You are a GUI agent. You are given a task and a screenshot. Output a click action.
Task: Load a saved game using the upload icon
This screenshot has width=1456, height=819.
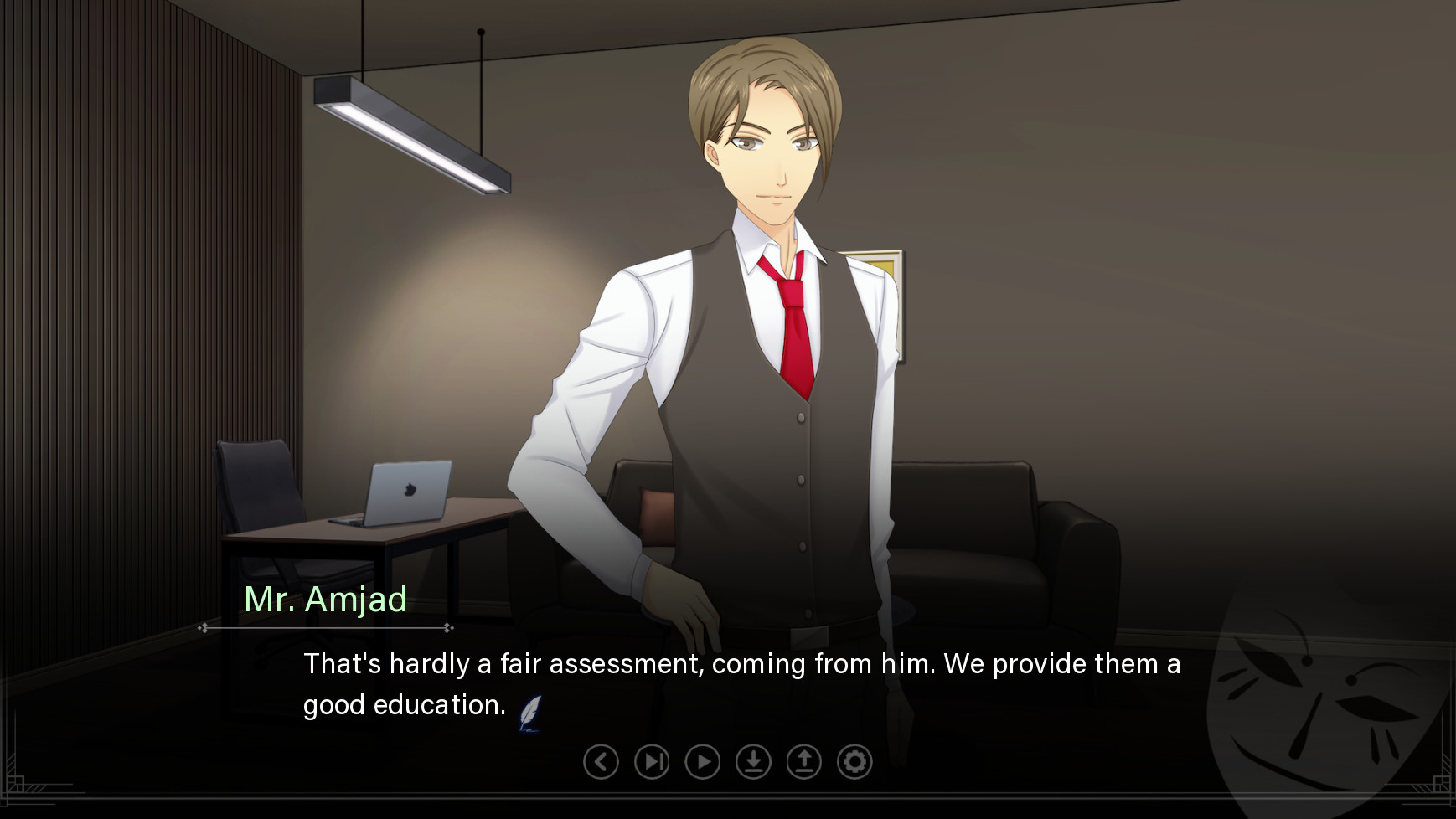click(x=803, y=763)
